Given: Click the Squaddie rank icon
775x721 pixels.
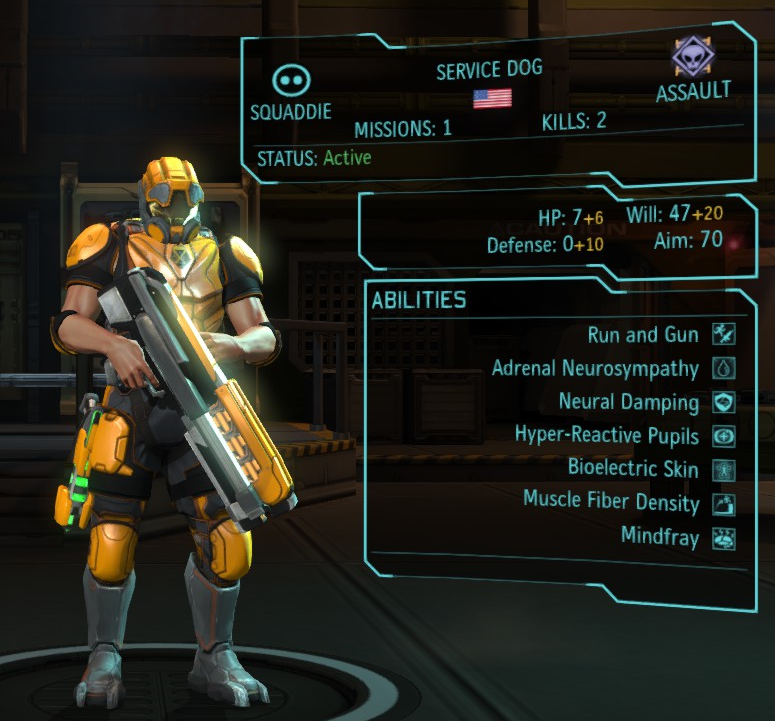Looking at the screenshot, I should (291, 81).
